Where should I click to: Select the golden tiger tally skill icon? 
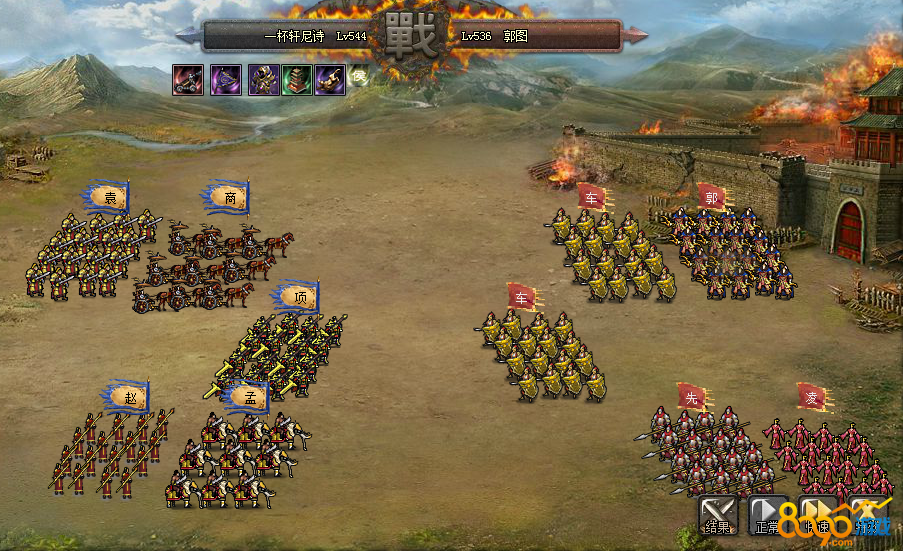click(330, 80)
